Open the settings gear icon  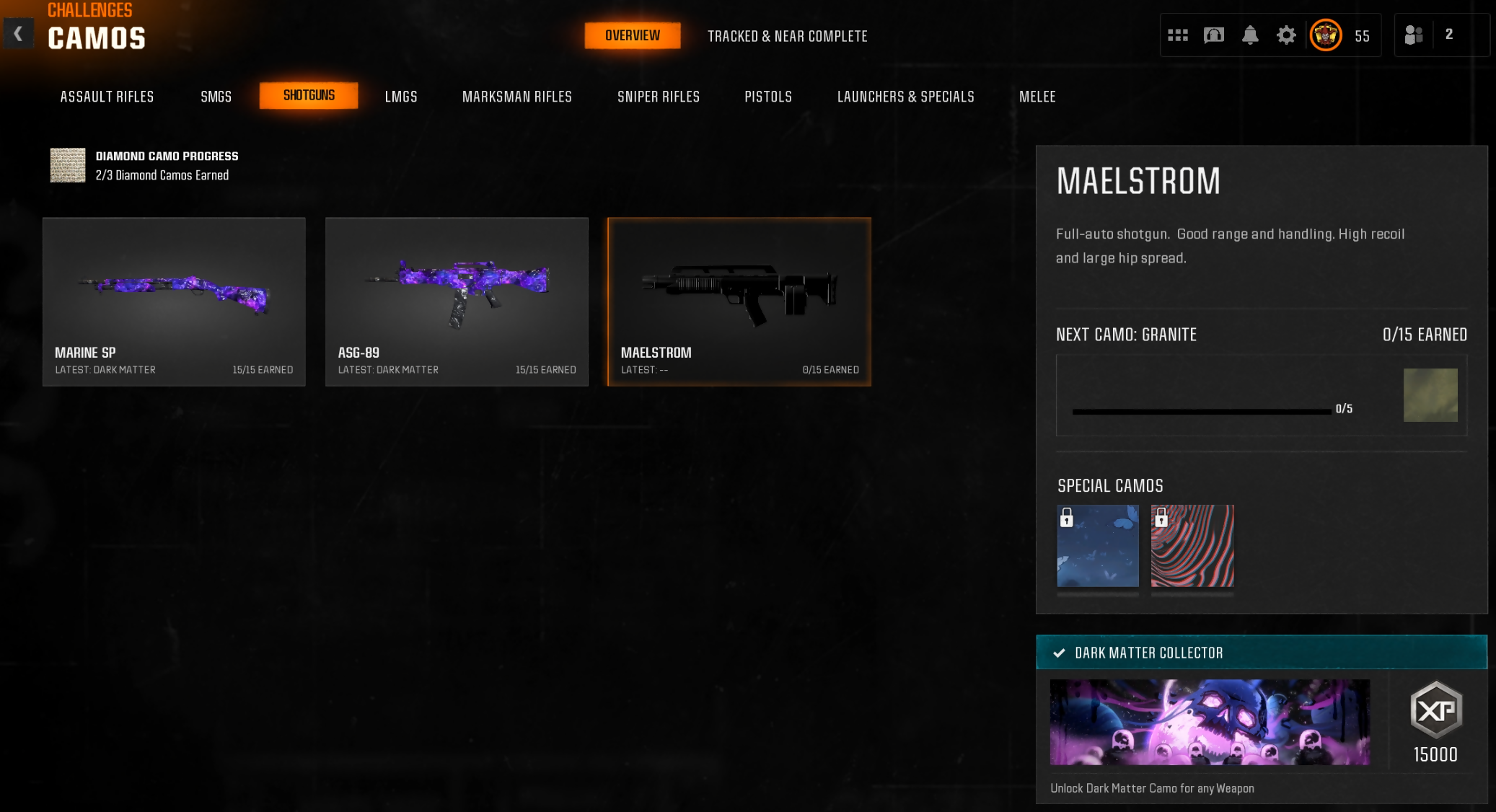(1285, 35)
